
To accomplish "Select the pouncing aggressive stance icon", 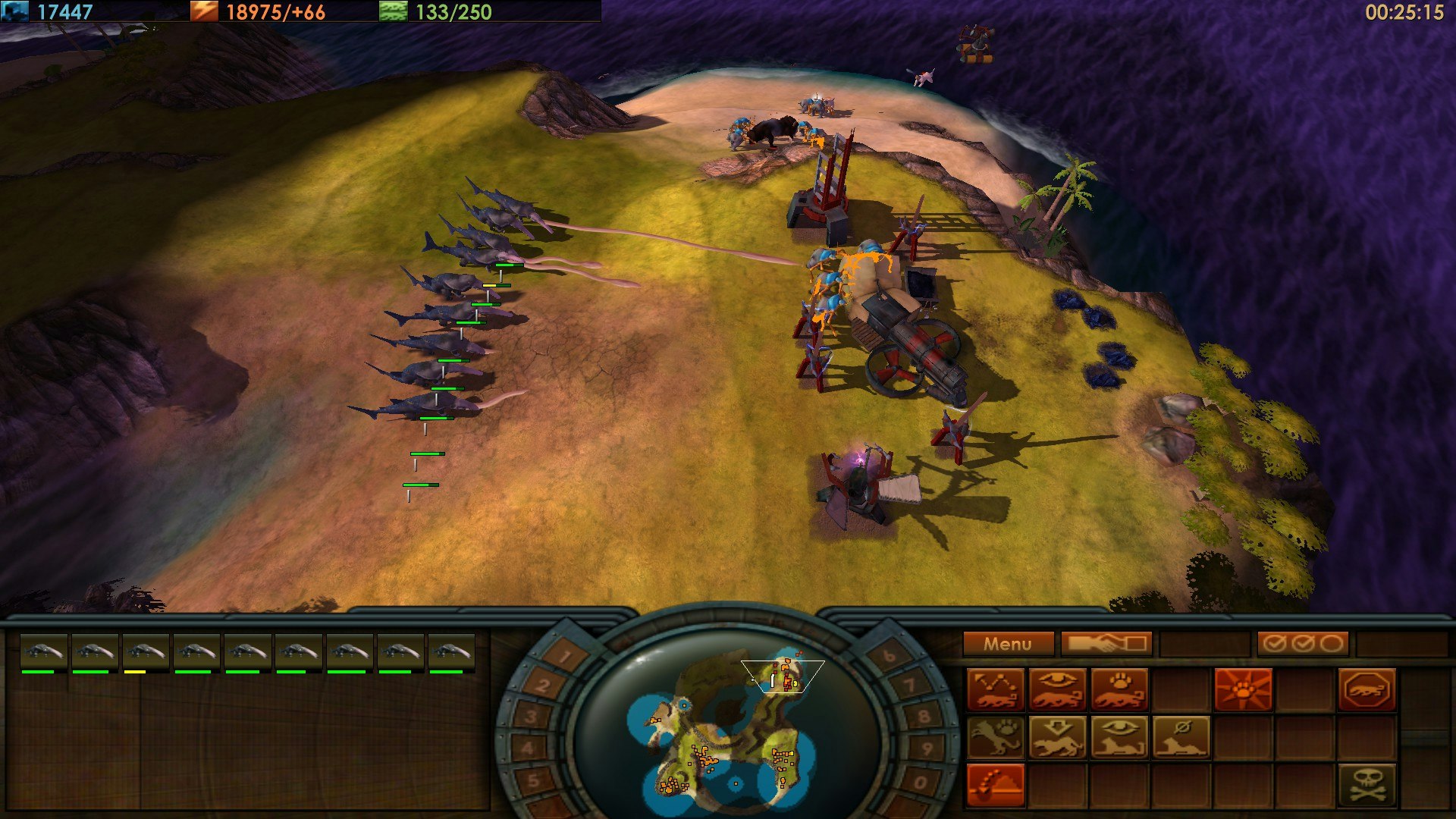I will (x=996, y=736).
